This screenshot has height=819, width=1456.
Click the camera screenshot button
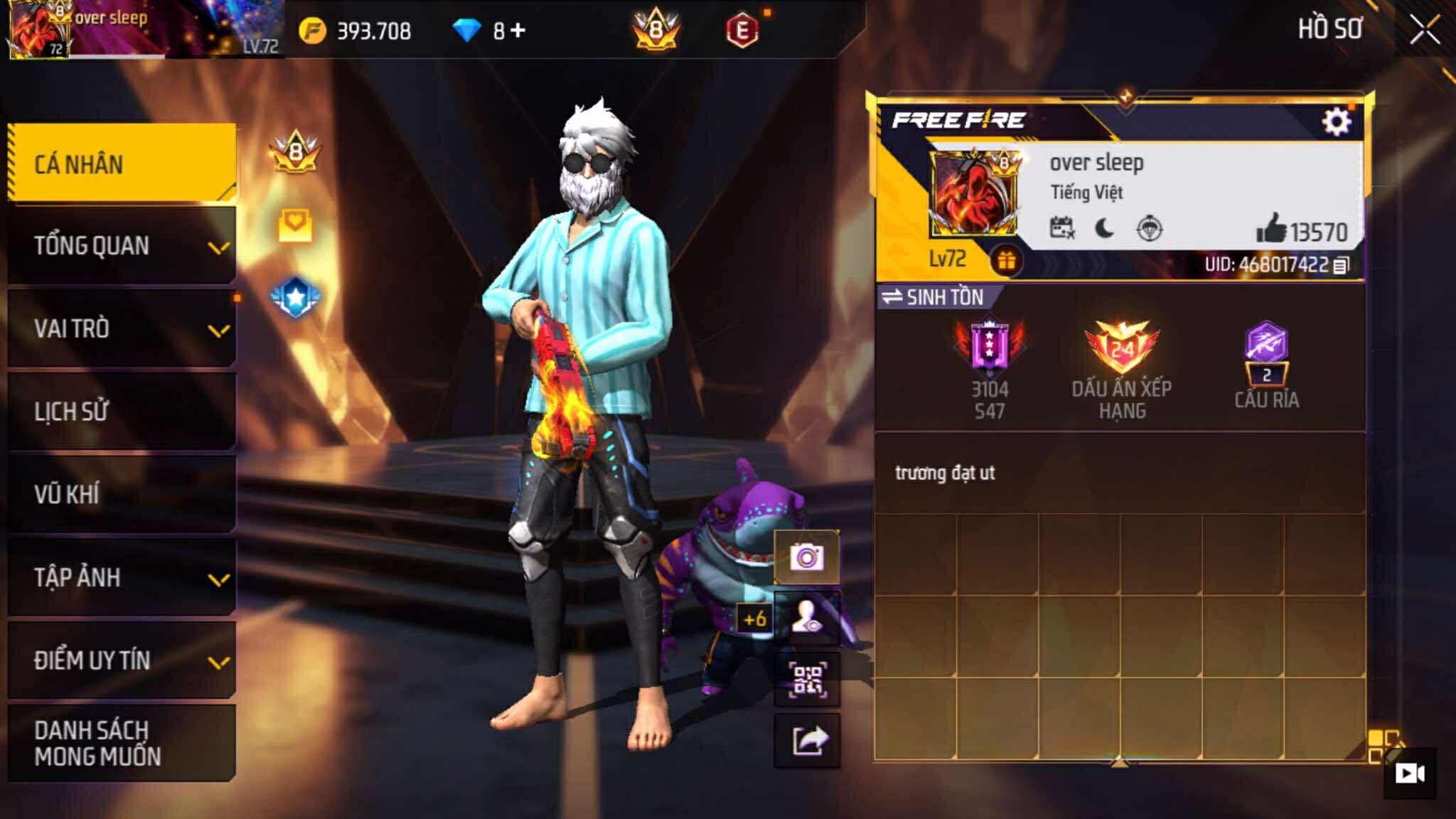807,557
